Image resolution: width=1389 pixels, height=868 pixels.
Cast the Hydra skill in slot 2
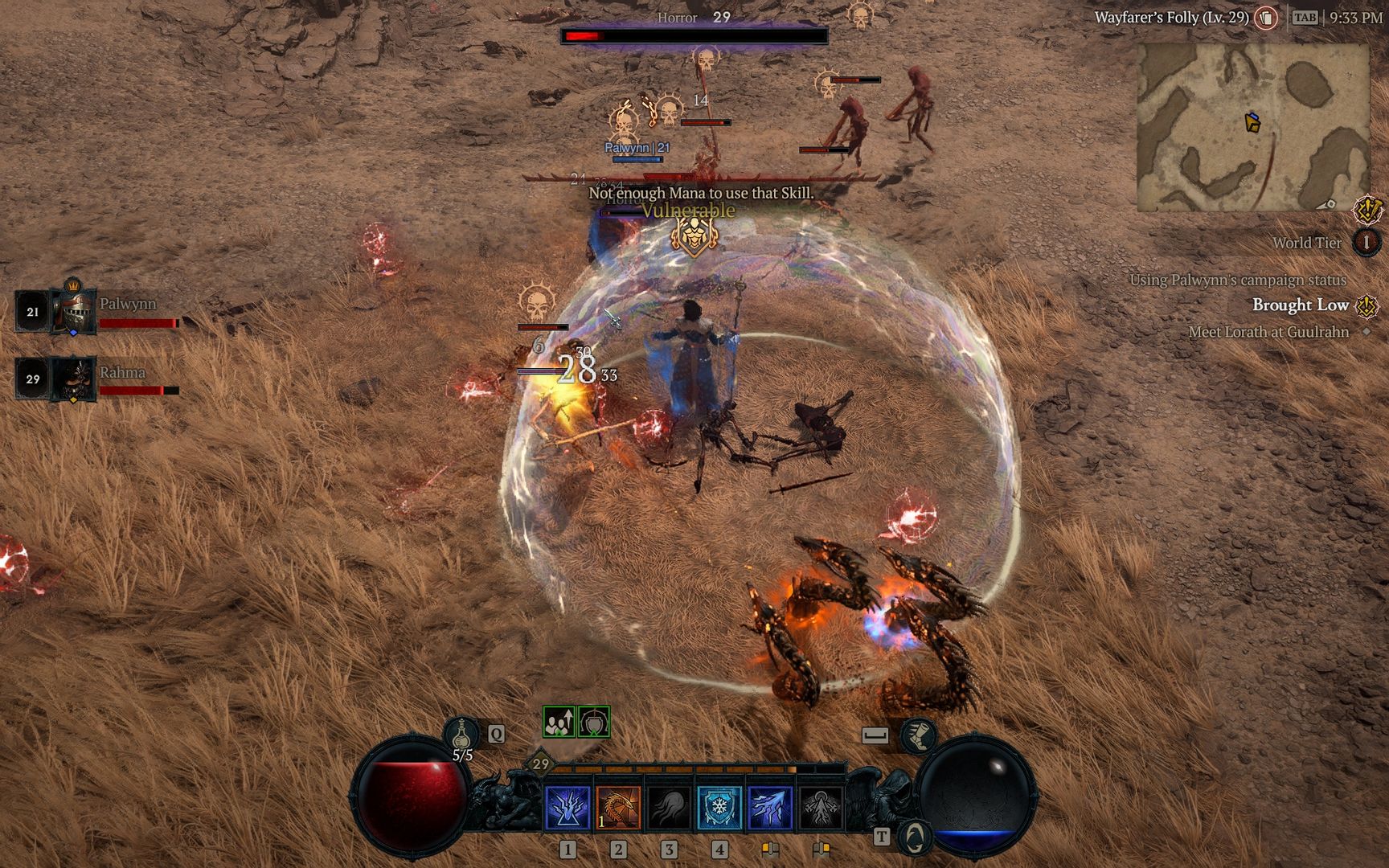(x=619, y=807)
